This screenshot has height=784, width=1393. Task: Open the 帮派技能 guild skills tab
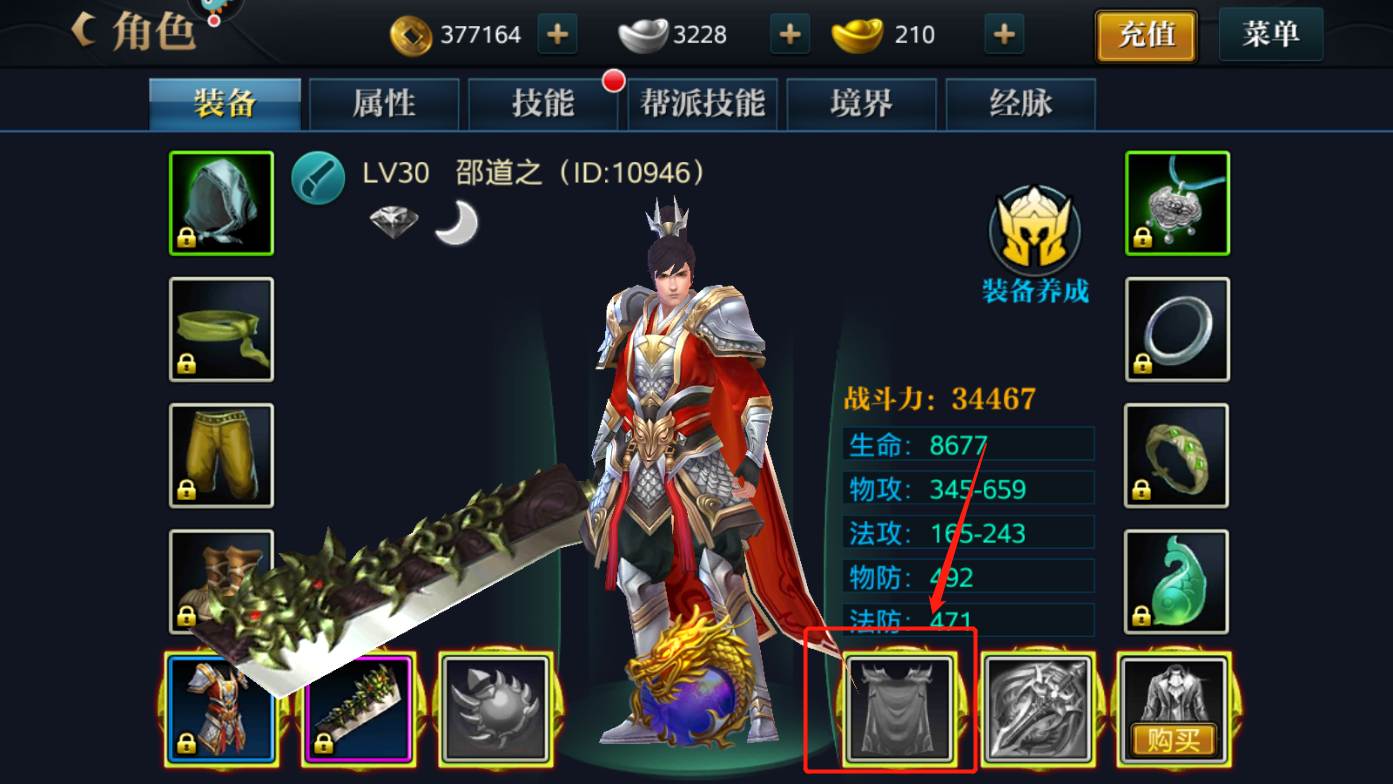click(x=702, y=104)
